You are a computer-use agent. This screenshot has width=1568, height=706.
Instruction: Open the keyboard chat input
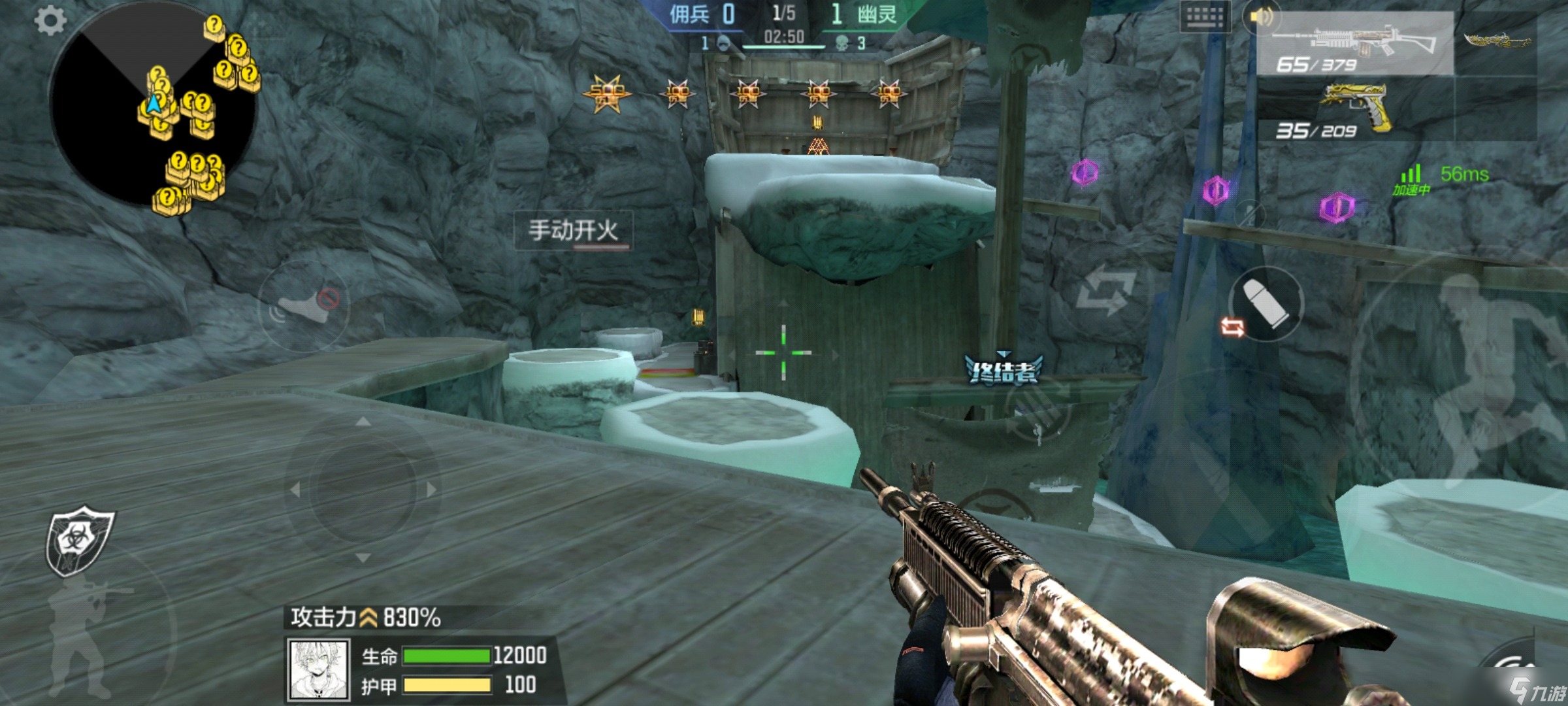1205,18
